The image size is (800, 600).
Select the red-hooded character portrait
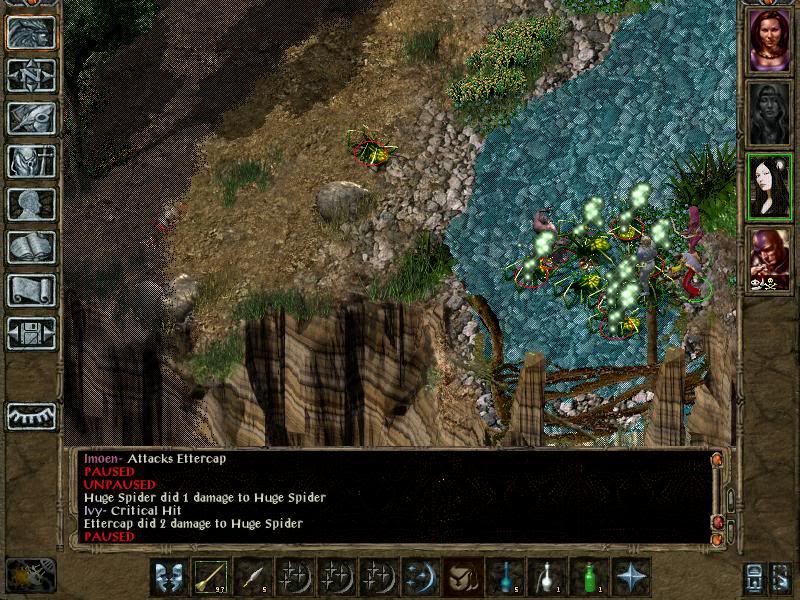[x=770, y=259]
